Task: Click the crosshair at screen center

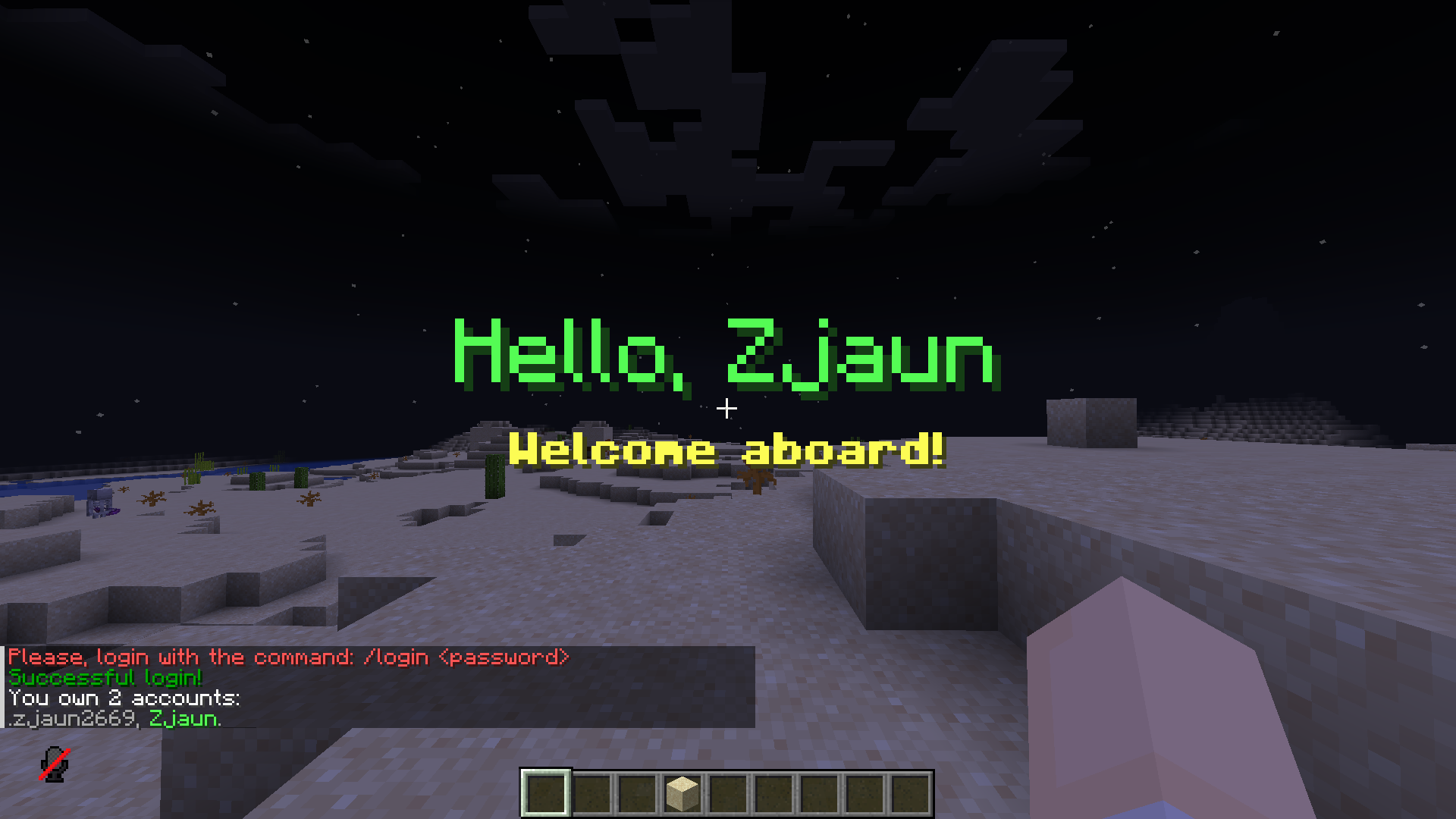Action: 728,408
